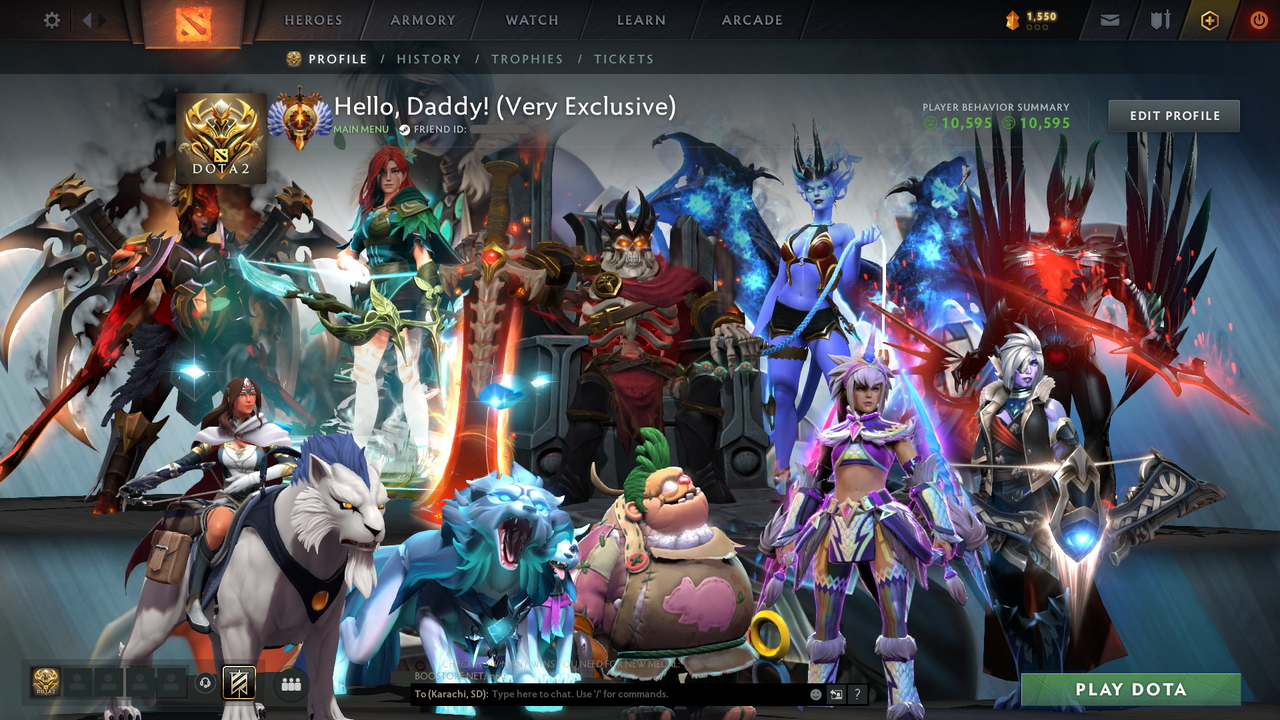Open the mail notifications envelope icon

1109,19
